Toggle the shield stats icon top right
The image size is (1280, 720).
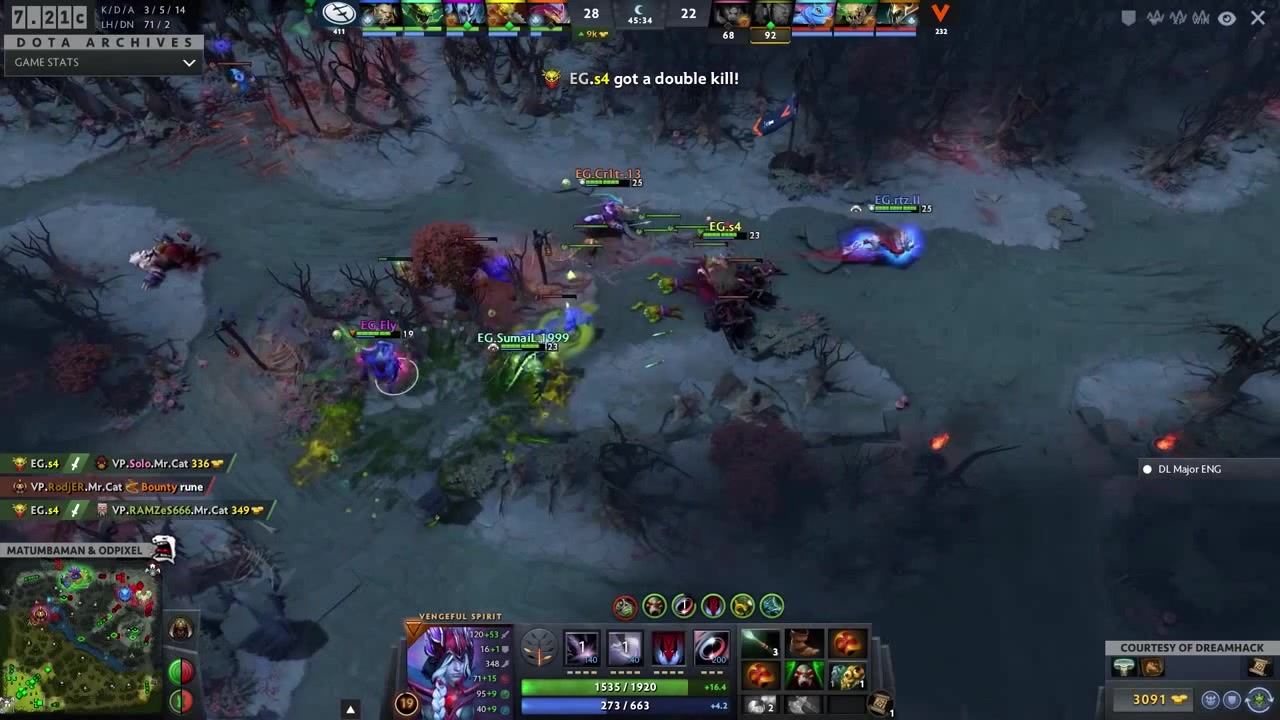(x=1129, y=17)
